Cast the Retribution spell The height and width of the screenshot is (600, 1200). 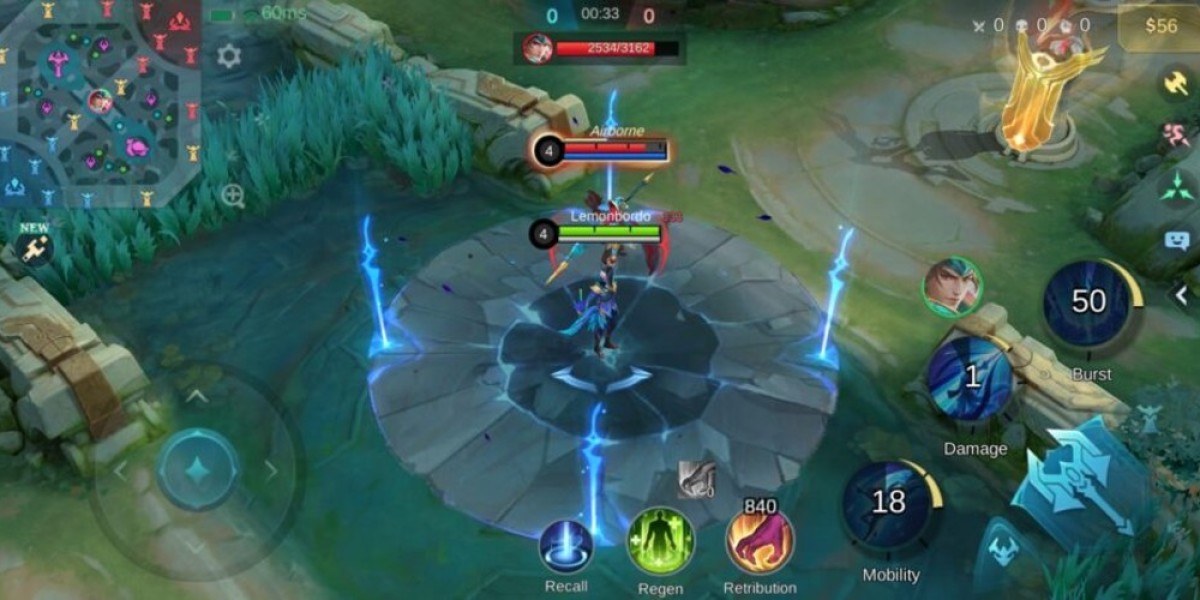pyautogui.click(x=760, y=543)
